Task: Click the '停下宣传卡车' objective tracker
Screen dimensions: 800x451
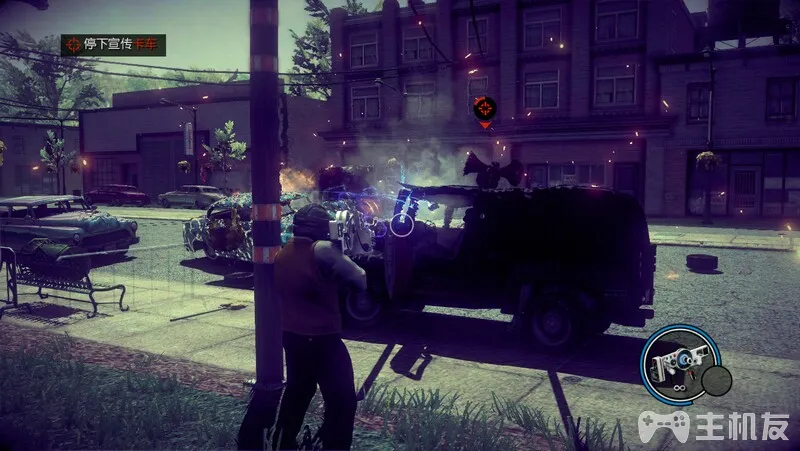Action: pyautogui.click(x=113, y=45)
